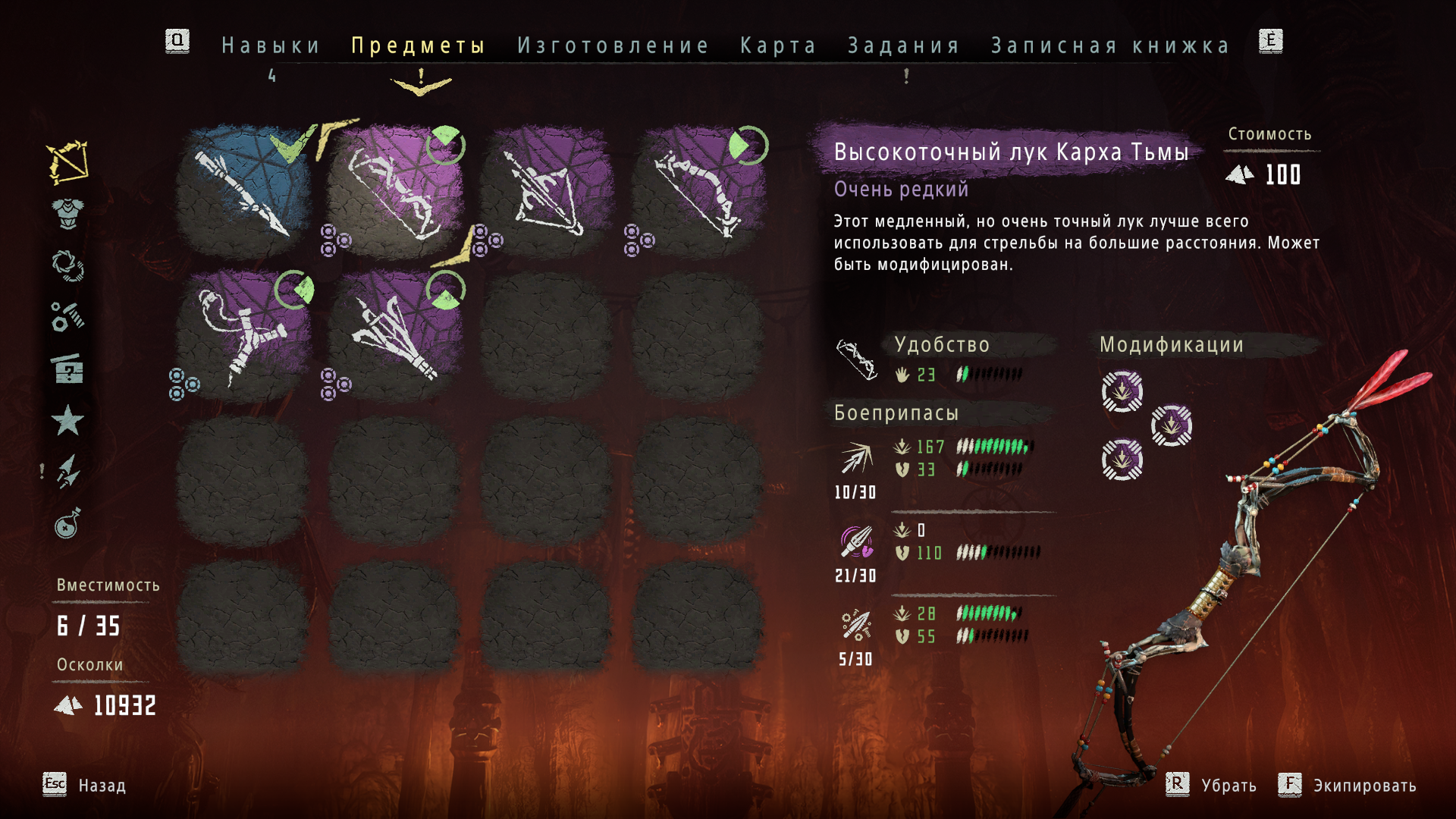Show the modifications category coil icon
This screenshot has width=1456, height=819.
coord(68,265)
